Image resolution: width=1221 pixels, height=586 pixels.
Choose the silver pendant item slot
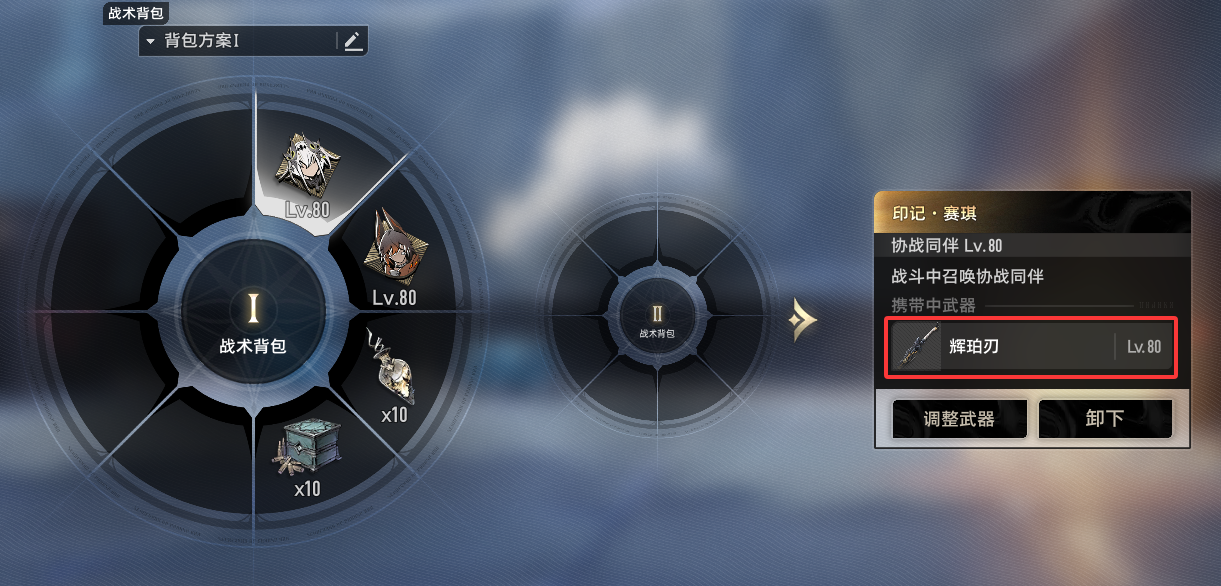coord(392,370)
